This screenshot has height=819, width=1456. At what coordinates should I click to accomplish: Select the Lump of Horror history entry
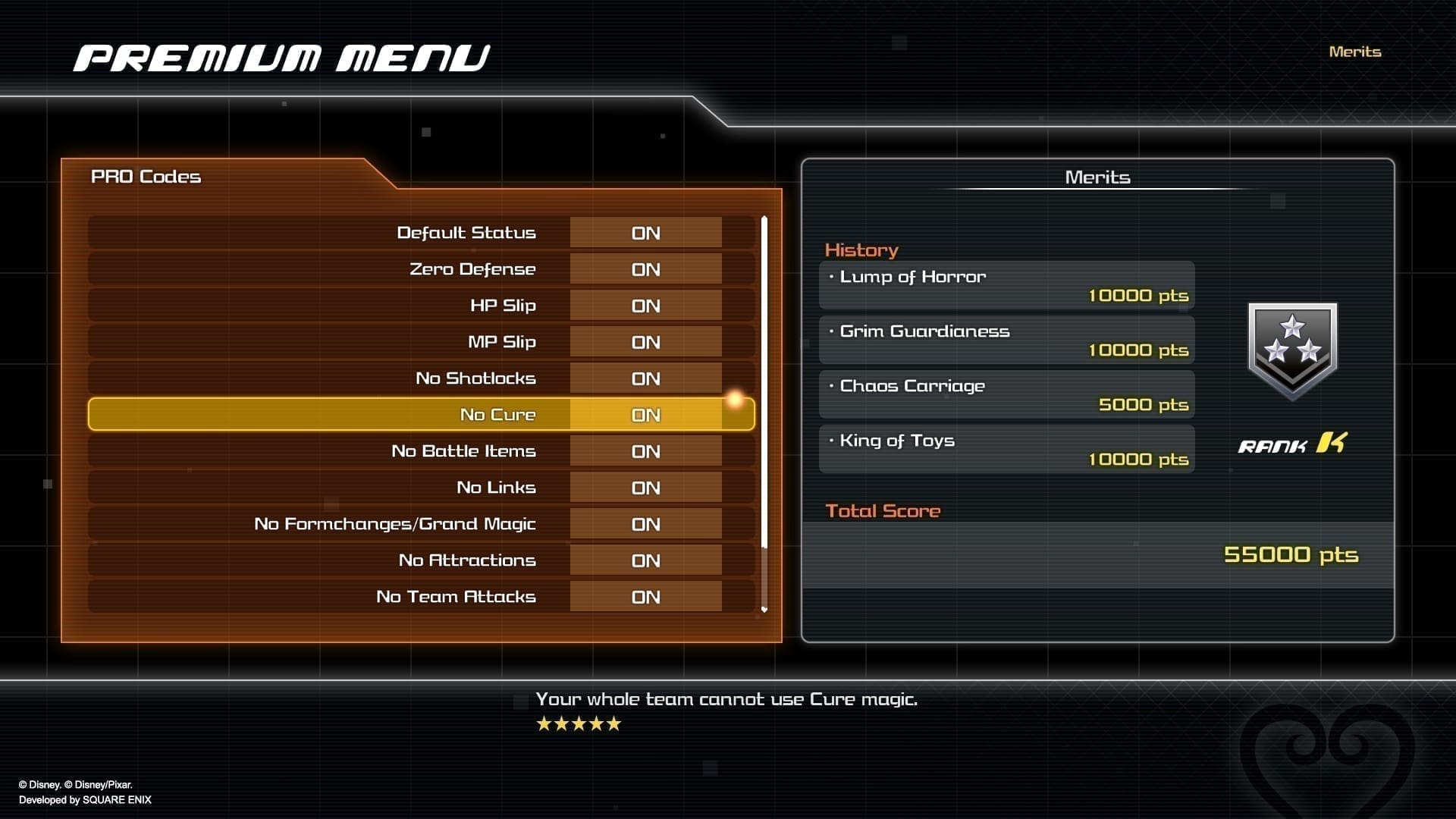point(1006,285)
